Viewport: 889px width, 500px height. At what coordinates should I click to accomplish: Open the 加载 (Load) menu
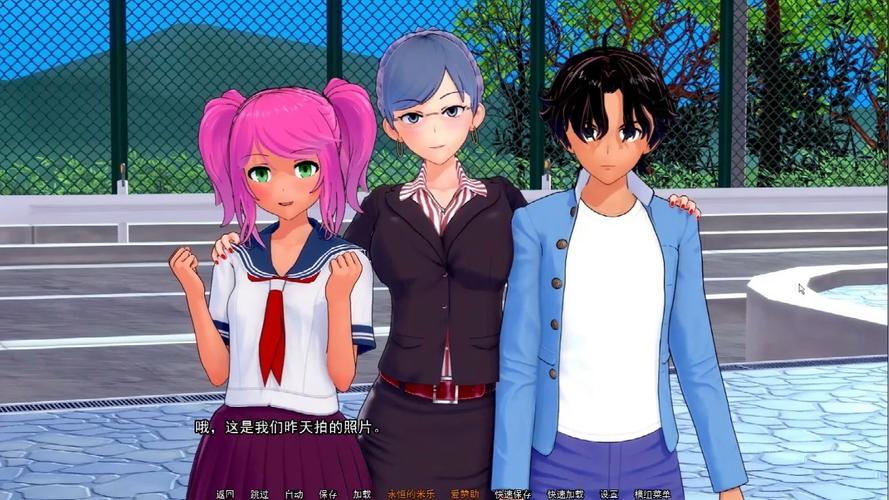(361, 494)
